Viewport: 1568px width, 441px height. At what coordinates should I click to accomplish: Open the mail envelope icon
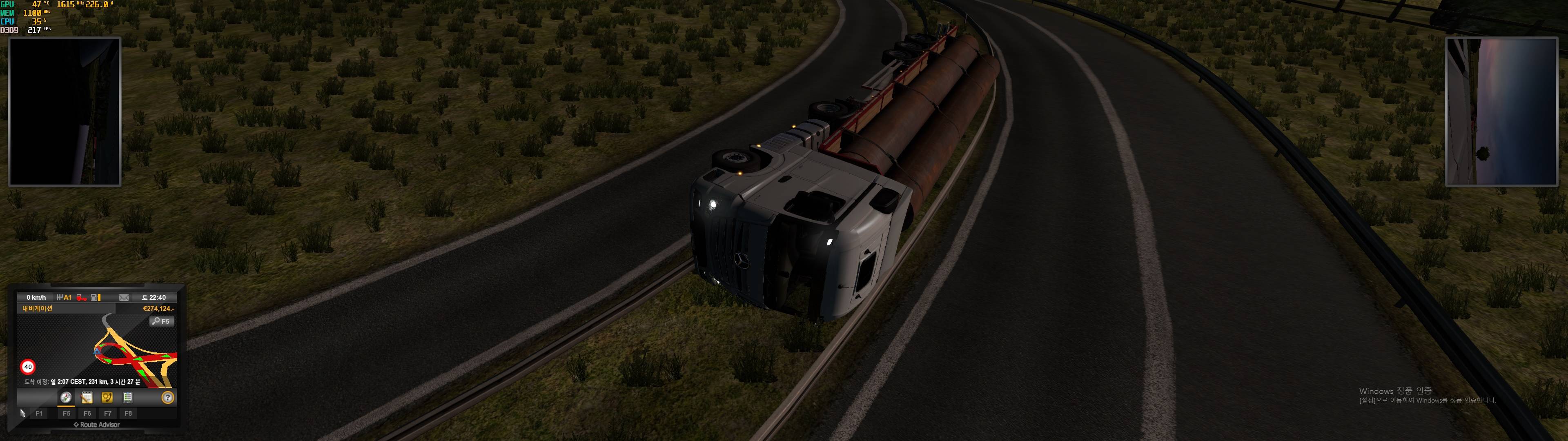pos(124,298)
